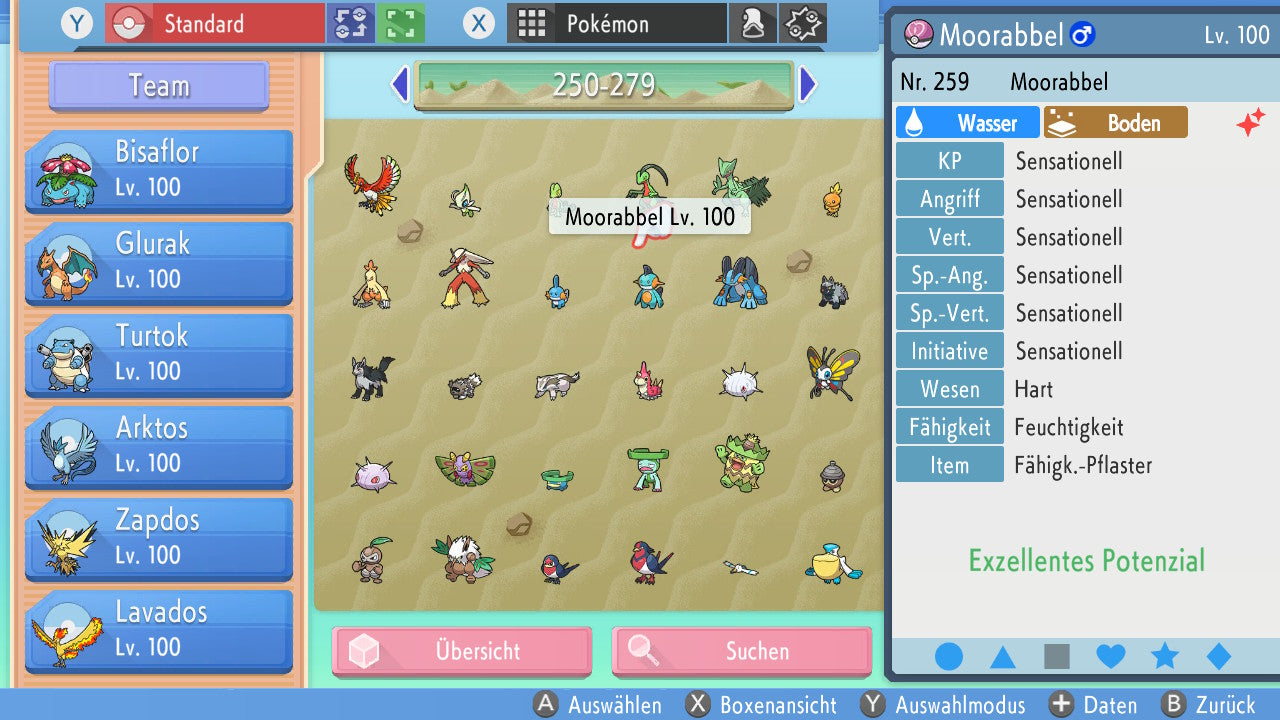The image size is (1280, 720).
Task: Select the Papinella butterfly in the box
Action: point(832,372)
